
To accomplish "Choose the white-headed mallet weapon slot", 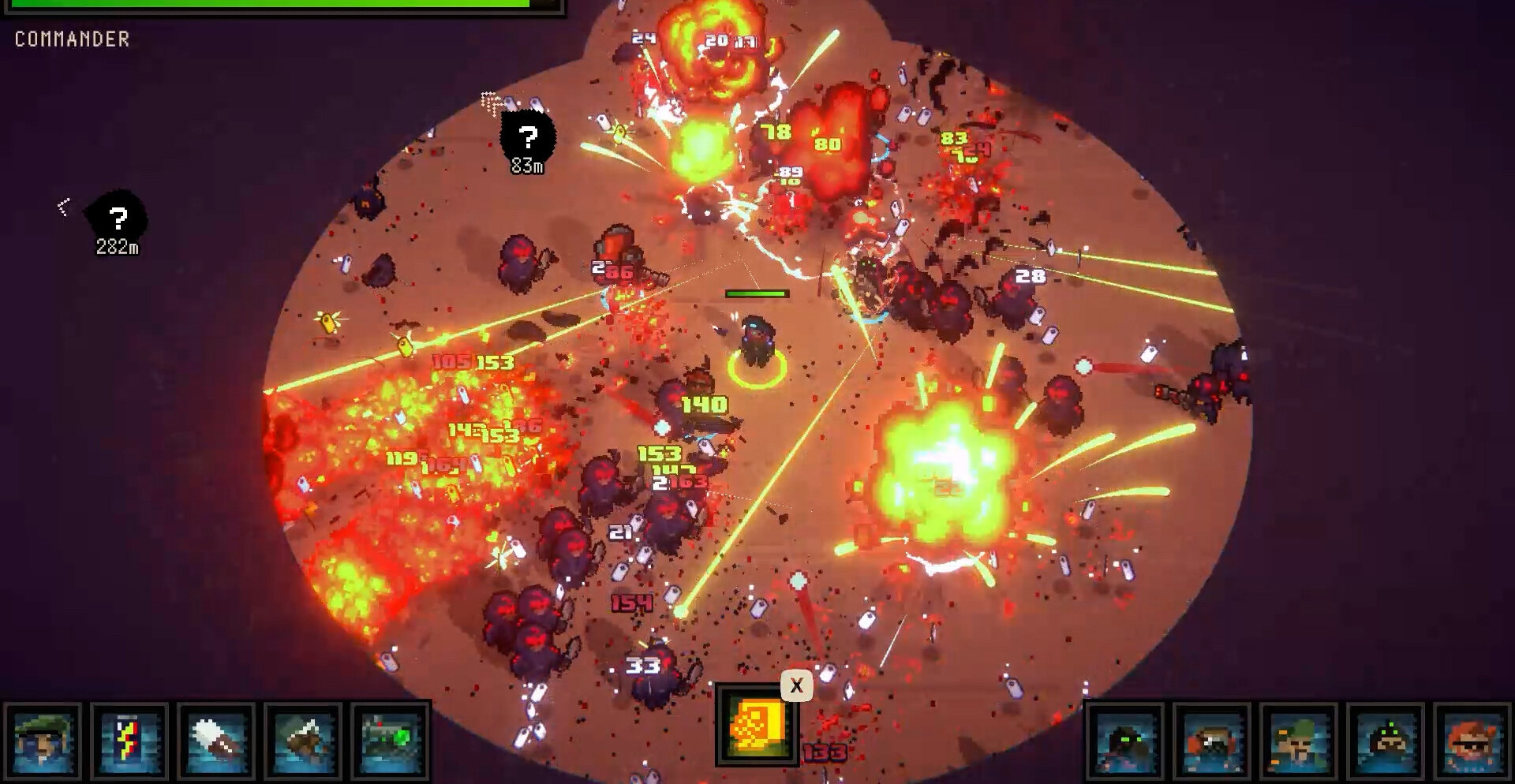I will pos(216,741).
